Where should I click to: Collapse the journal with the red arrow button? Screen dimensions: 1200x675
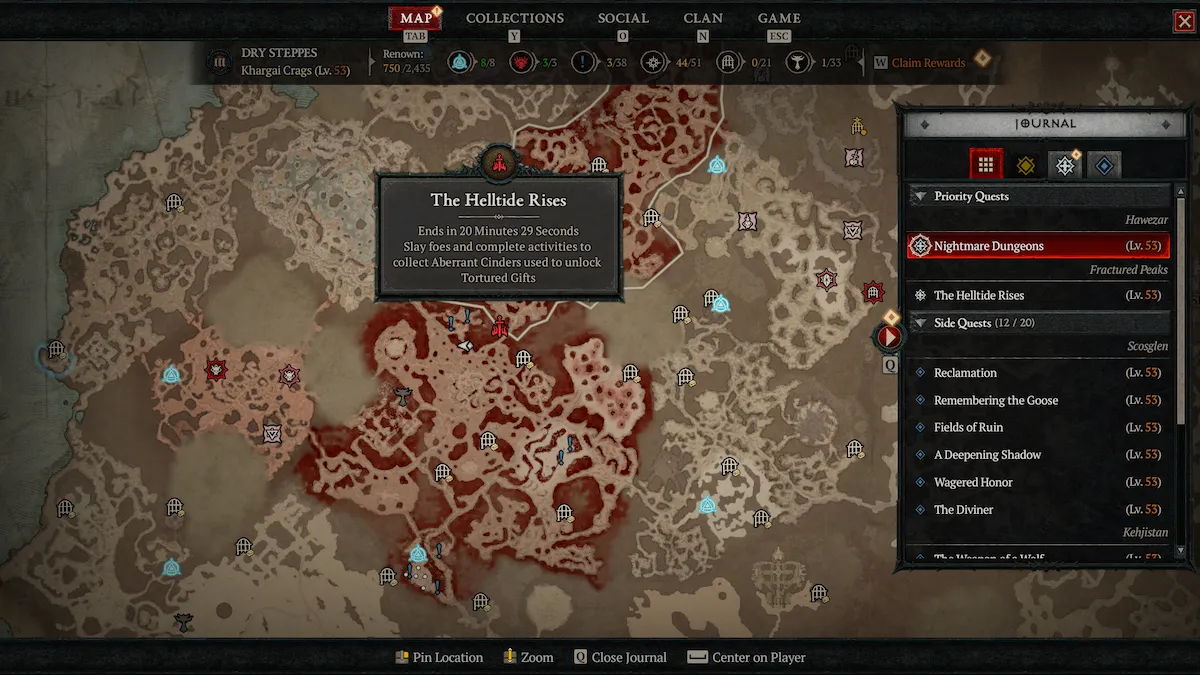click(x=888, y=336)
